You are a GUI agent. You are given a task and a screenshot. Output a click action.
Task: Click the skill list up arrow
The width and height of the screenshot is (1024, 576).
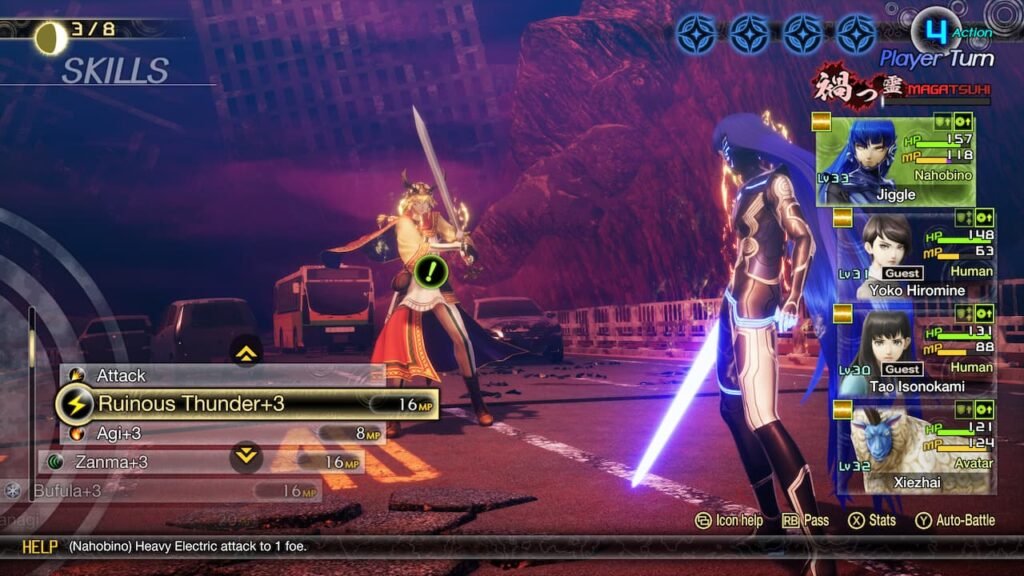coord(246,351)
